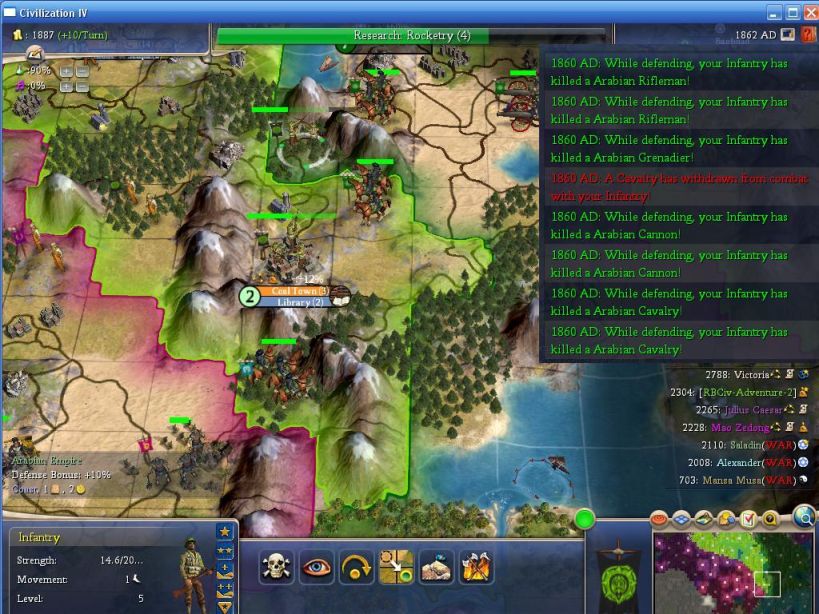Decrease the research rate percentage
Screen dimensions: 819x614
click(82, 71)
